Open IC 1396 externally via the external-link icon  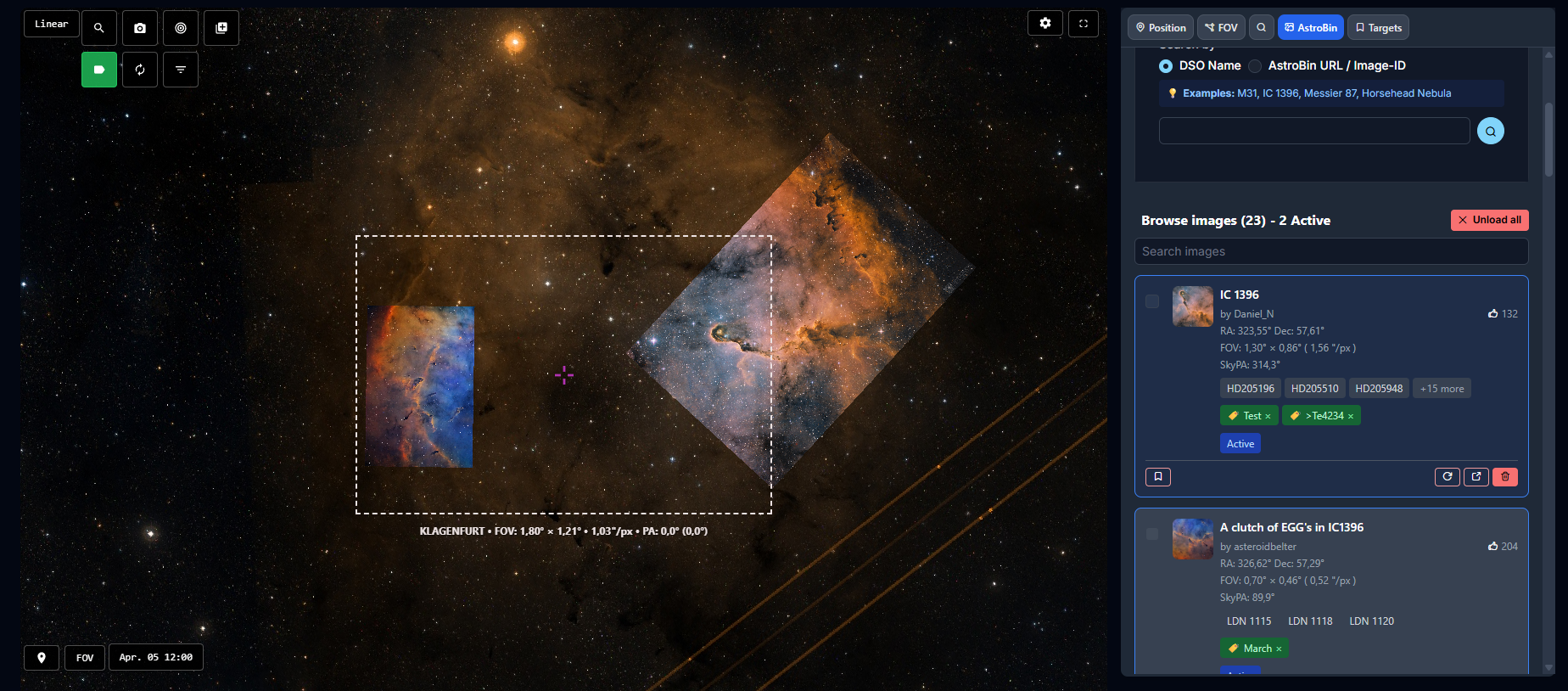tap(1476, 476)
